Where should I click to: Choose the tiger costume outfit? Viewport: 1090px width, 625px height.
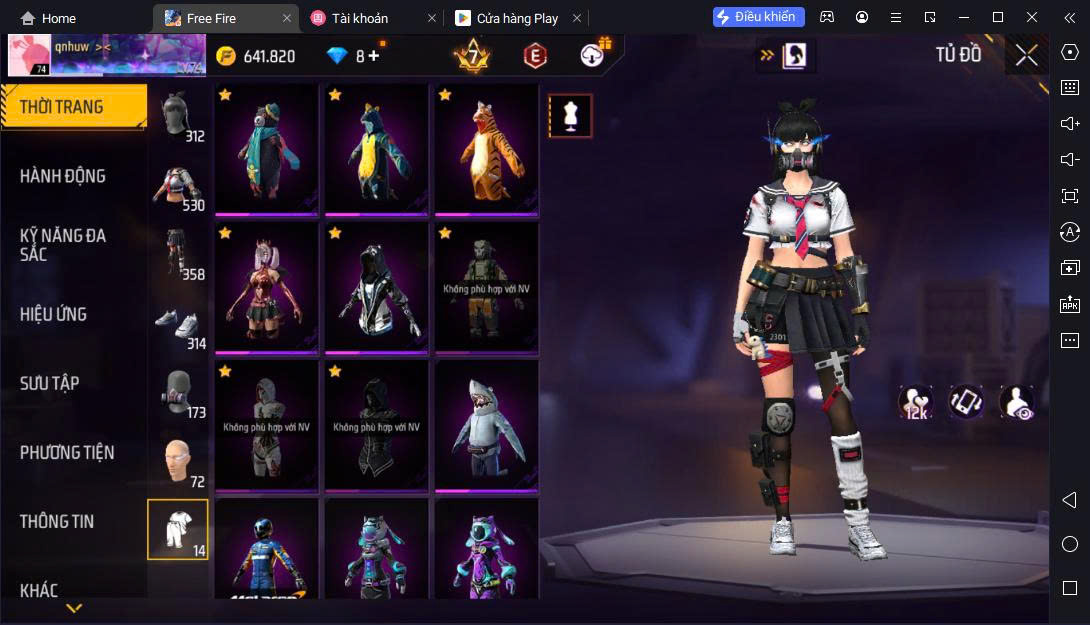486,148
